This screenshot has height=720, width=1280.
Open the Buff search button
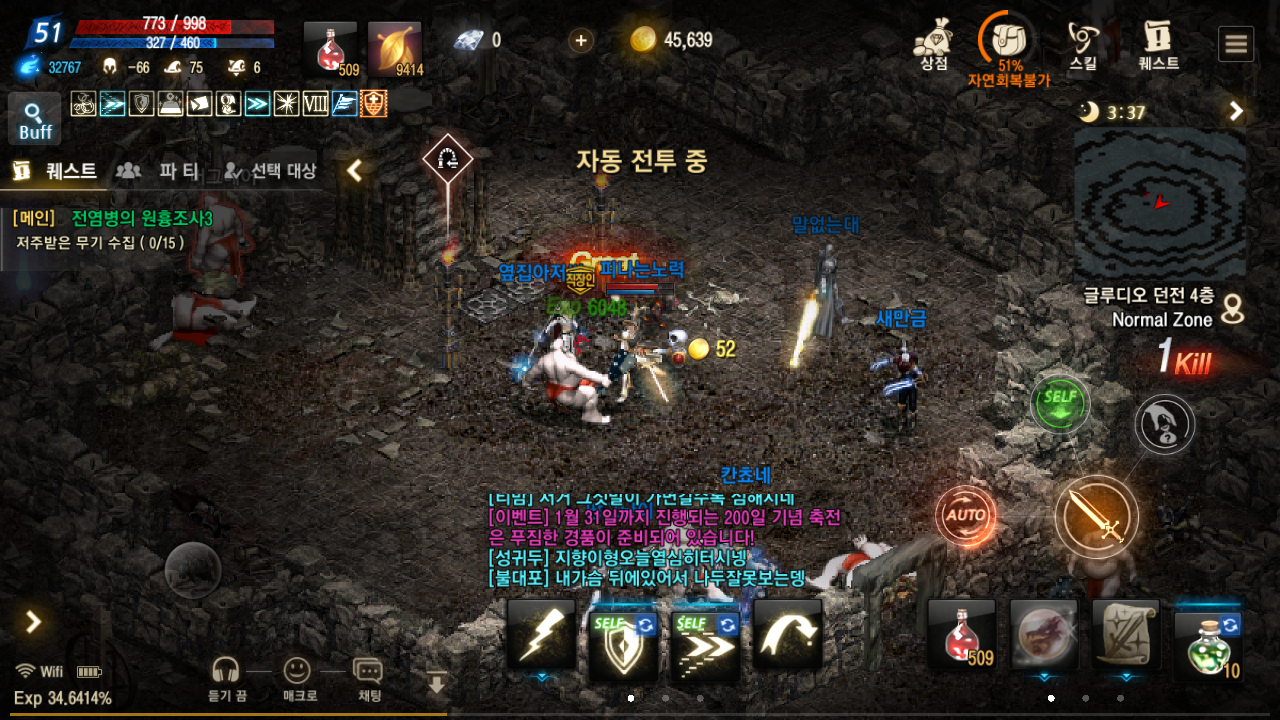tap(35, 119)
